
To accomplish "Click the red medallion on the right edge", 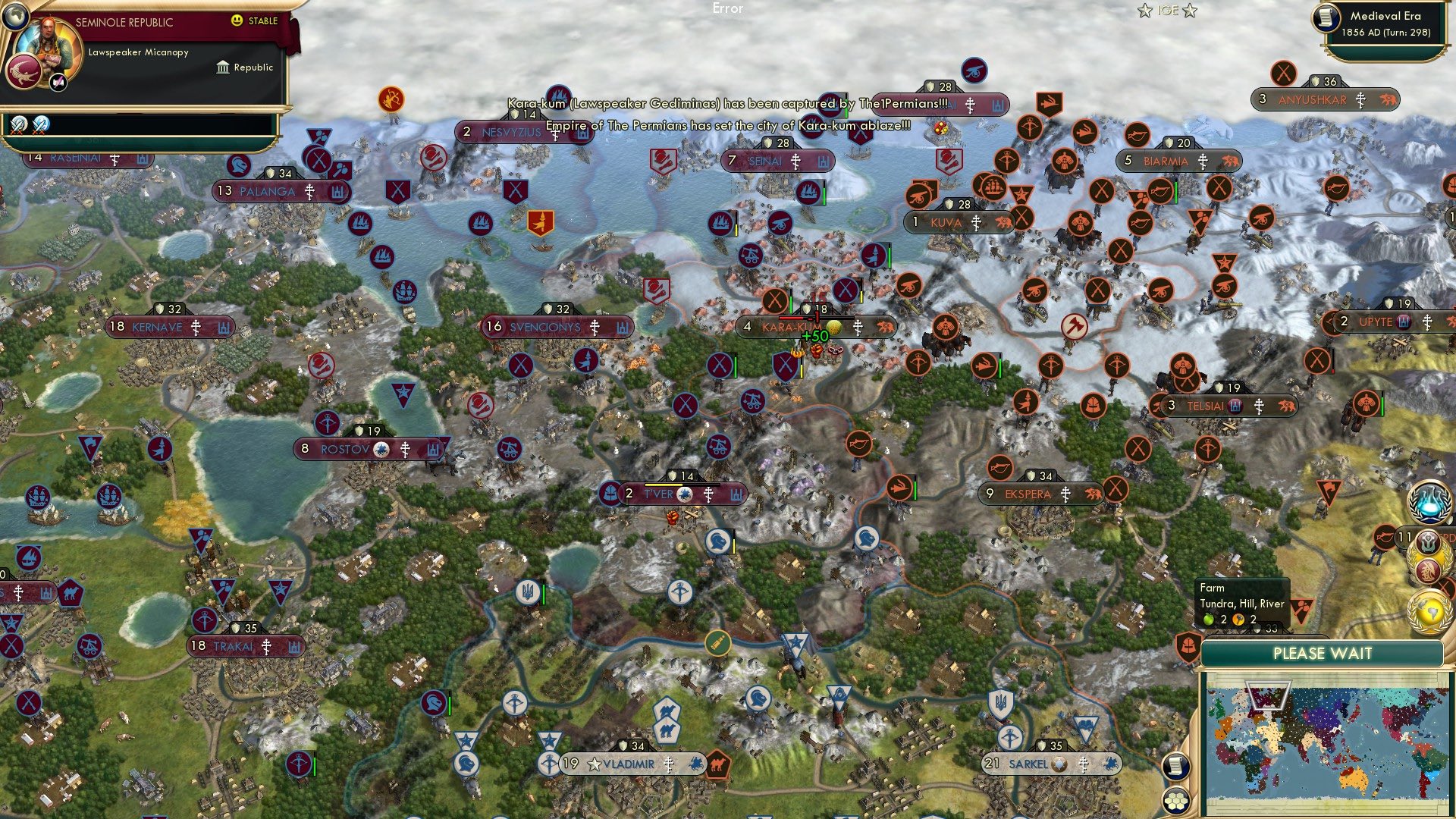I will [x=1428, y=570].
